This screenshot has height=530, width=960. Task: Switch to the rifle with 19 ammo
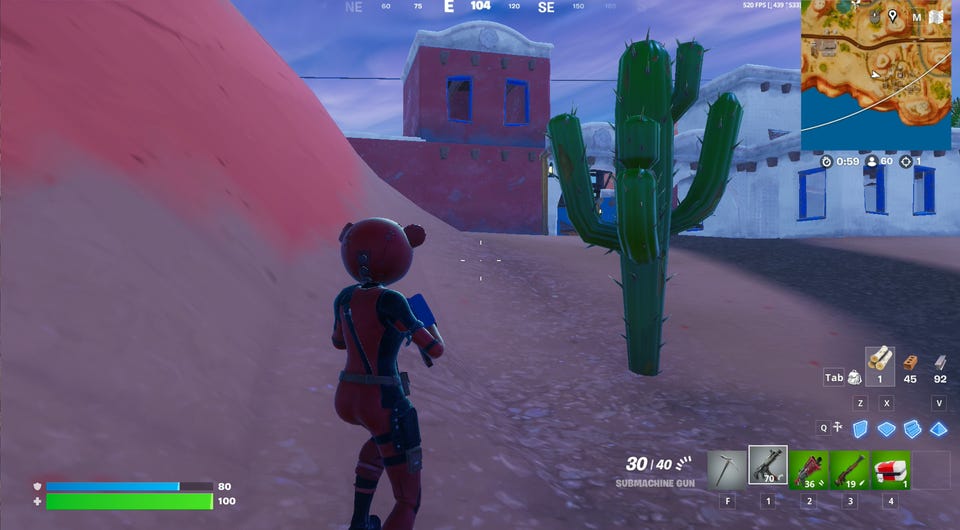(x=849, y=469)
